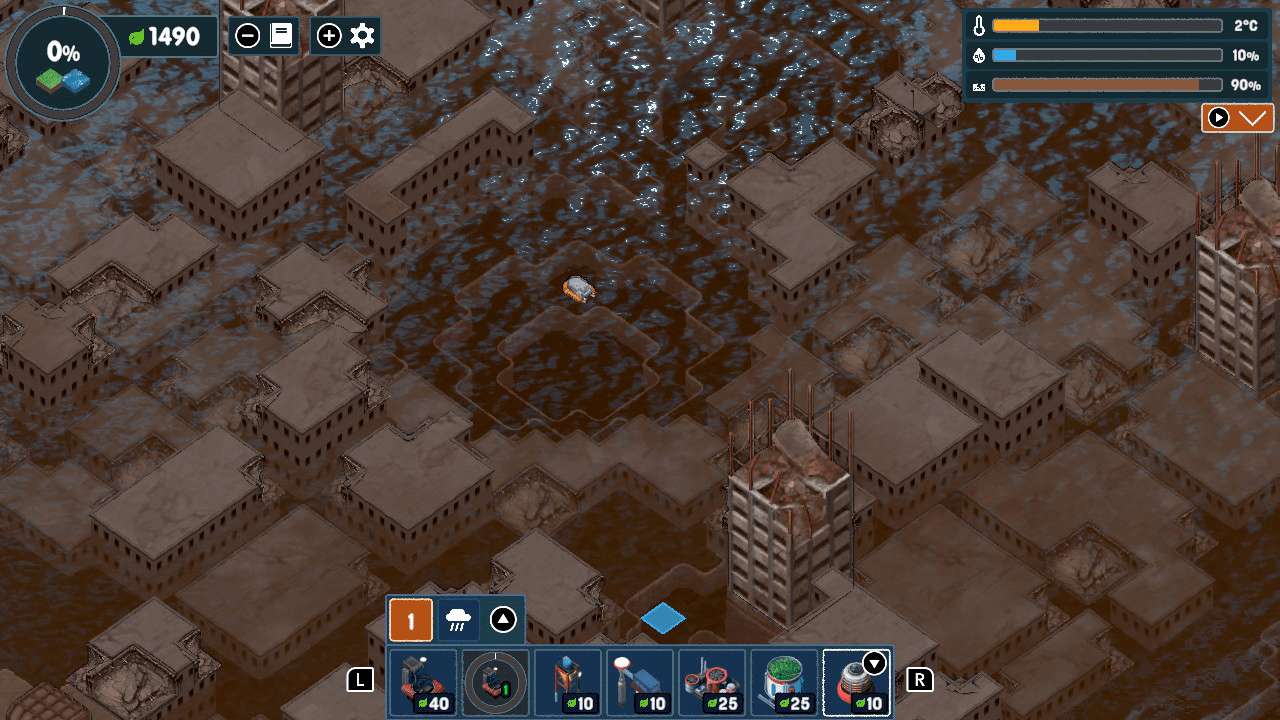
Task: Choose the red machinery building costing 25
Action: pyautogui.click(x=712, y=683)
